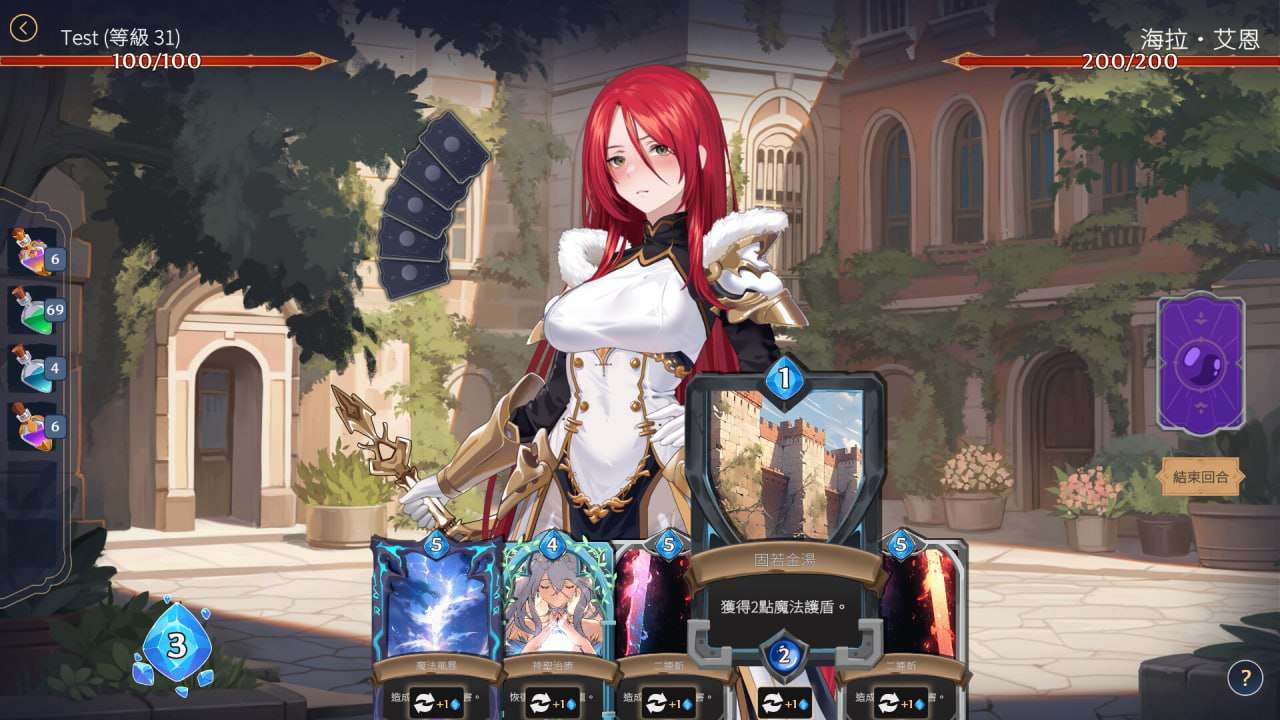Image resolution: width=1280 pixels, height=720 pixels.
Task: Open the purple orb deck pile
Action: [1200, 364]
